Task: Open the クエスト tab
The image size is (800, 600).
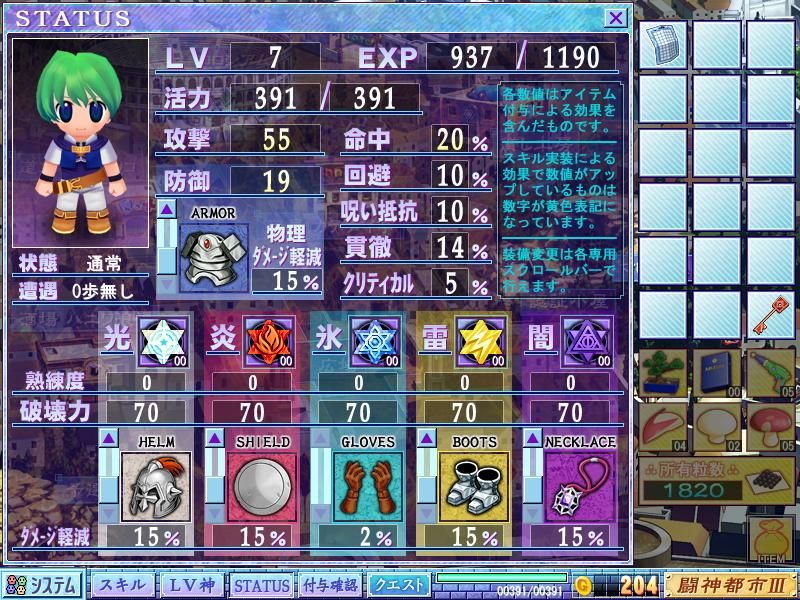Action: (399, 585)
